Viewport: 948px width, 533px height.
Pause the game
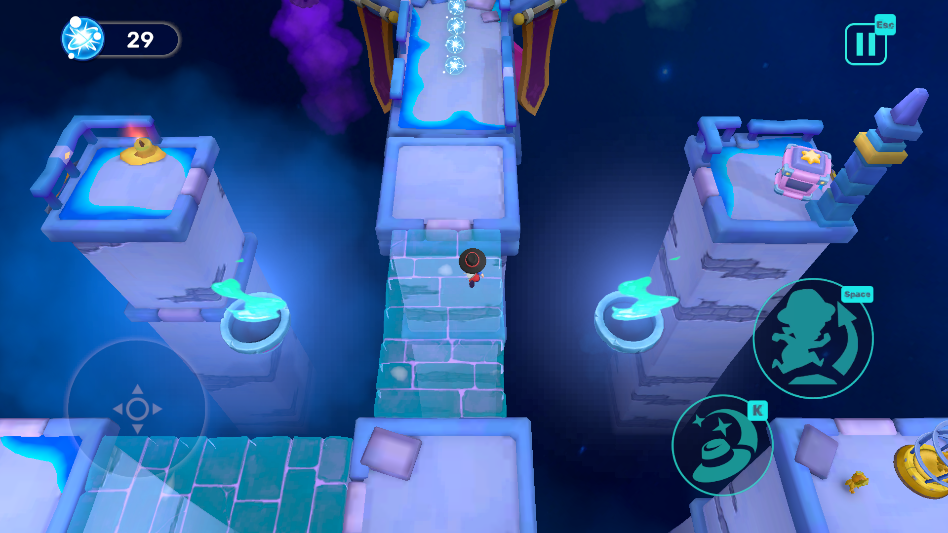pos(865,44)
